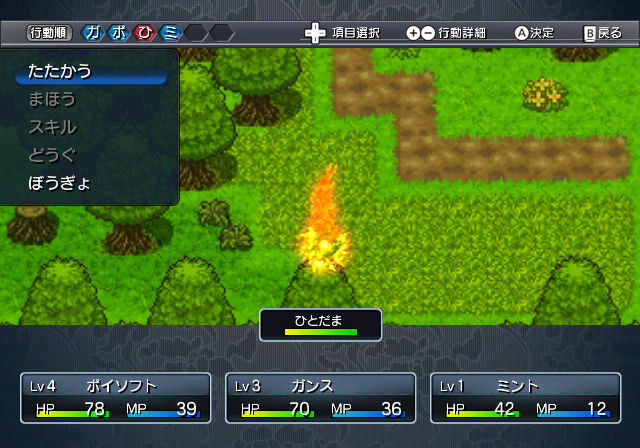Image resolution: width=640 pixels, height=448 pixels.
Task: Click the ミ turn order icon
Action: 170,33
